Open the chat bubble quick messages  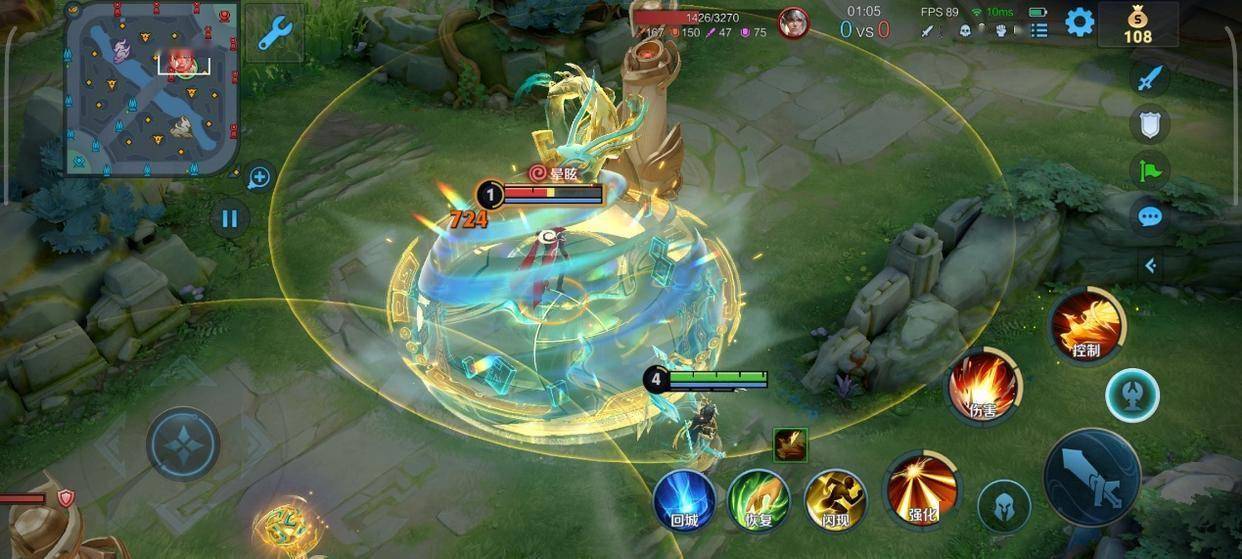click(1150, 216)
